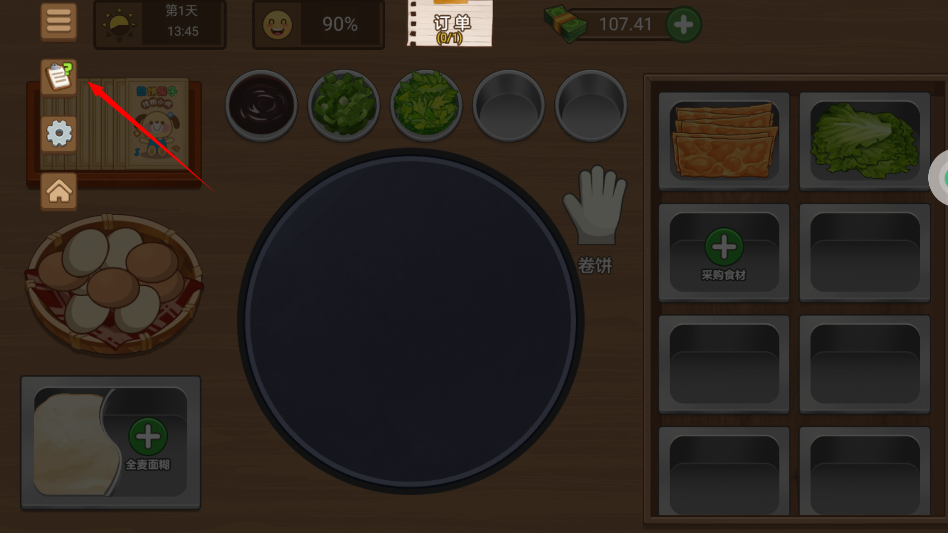Select the dark sauce bowl
The image size is (948, 533).
[x=261, y=104]
